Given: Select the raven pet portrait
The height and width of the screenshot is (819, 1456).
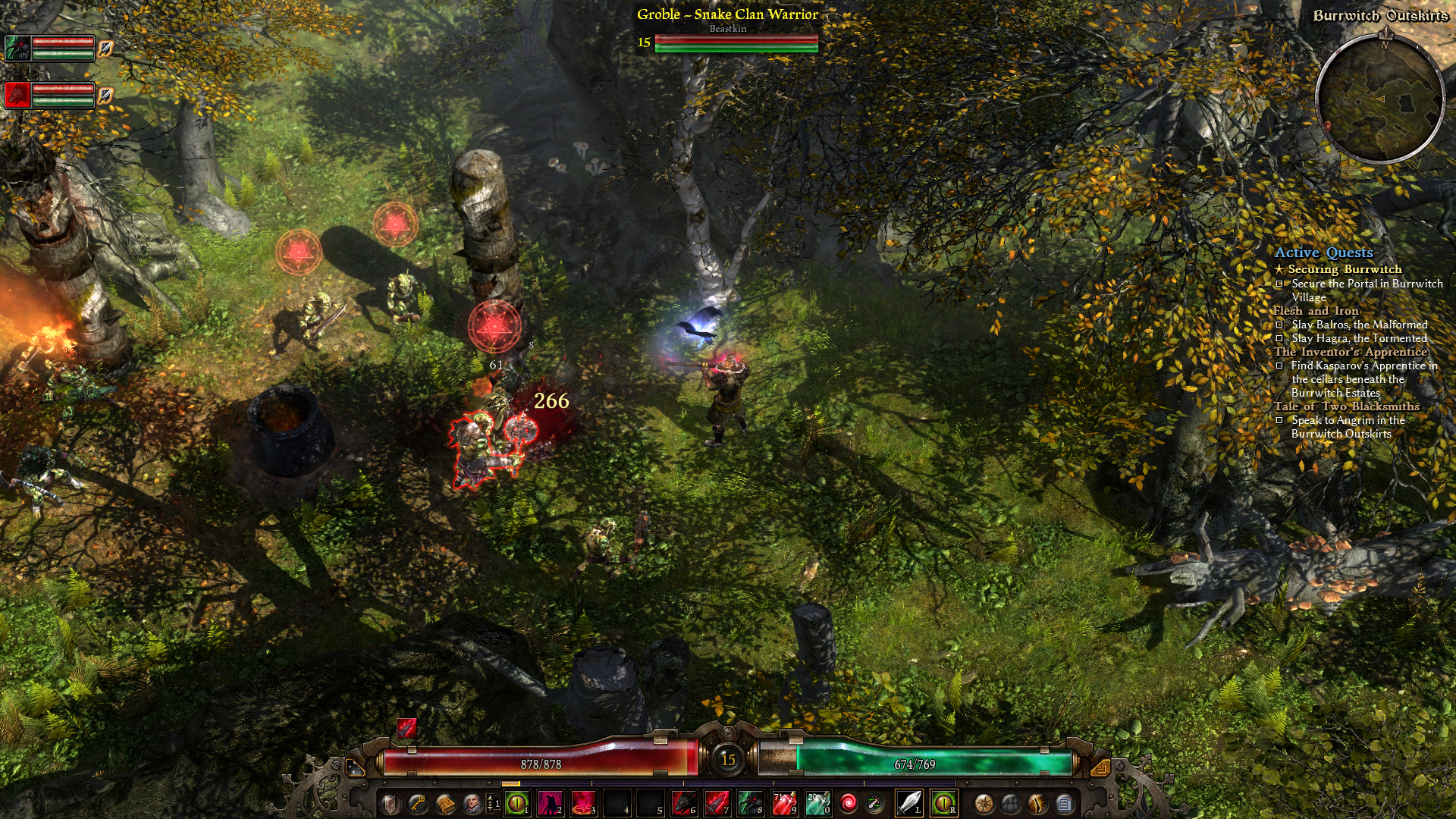Looking at the screenshot, I should [18, 49].
